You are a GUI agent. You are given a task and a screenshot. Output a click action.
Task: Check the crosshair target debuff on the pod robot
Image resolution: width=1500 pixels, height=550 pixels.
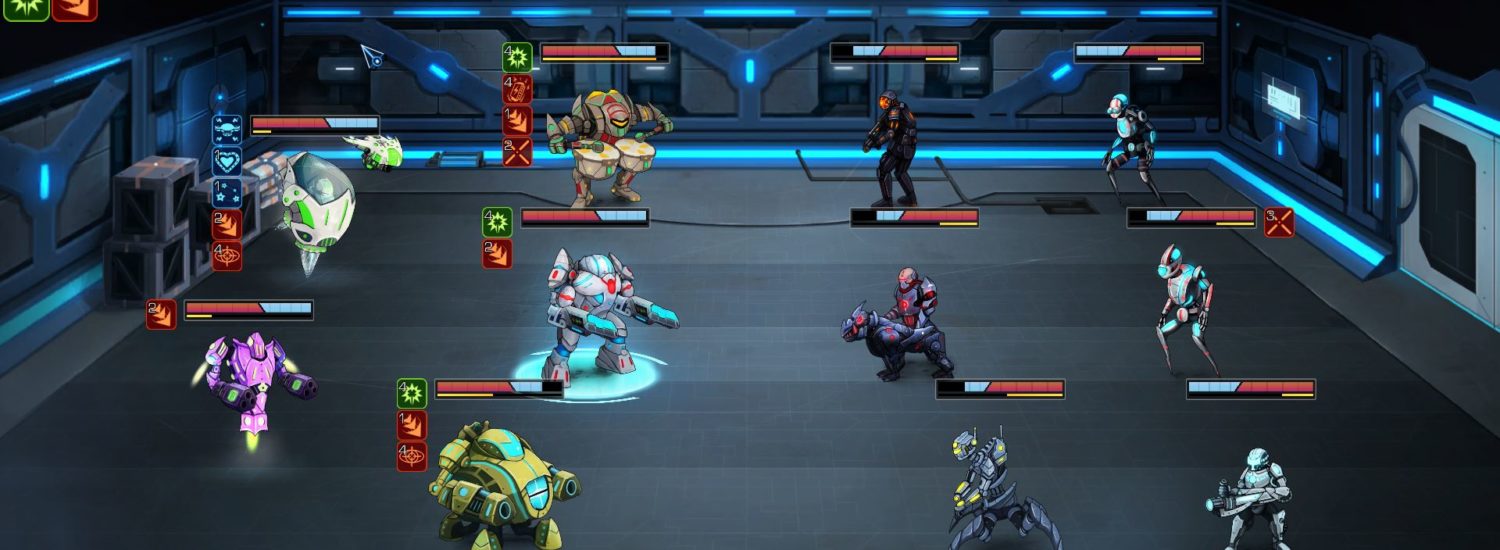[227, 256]
